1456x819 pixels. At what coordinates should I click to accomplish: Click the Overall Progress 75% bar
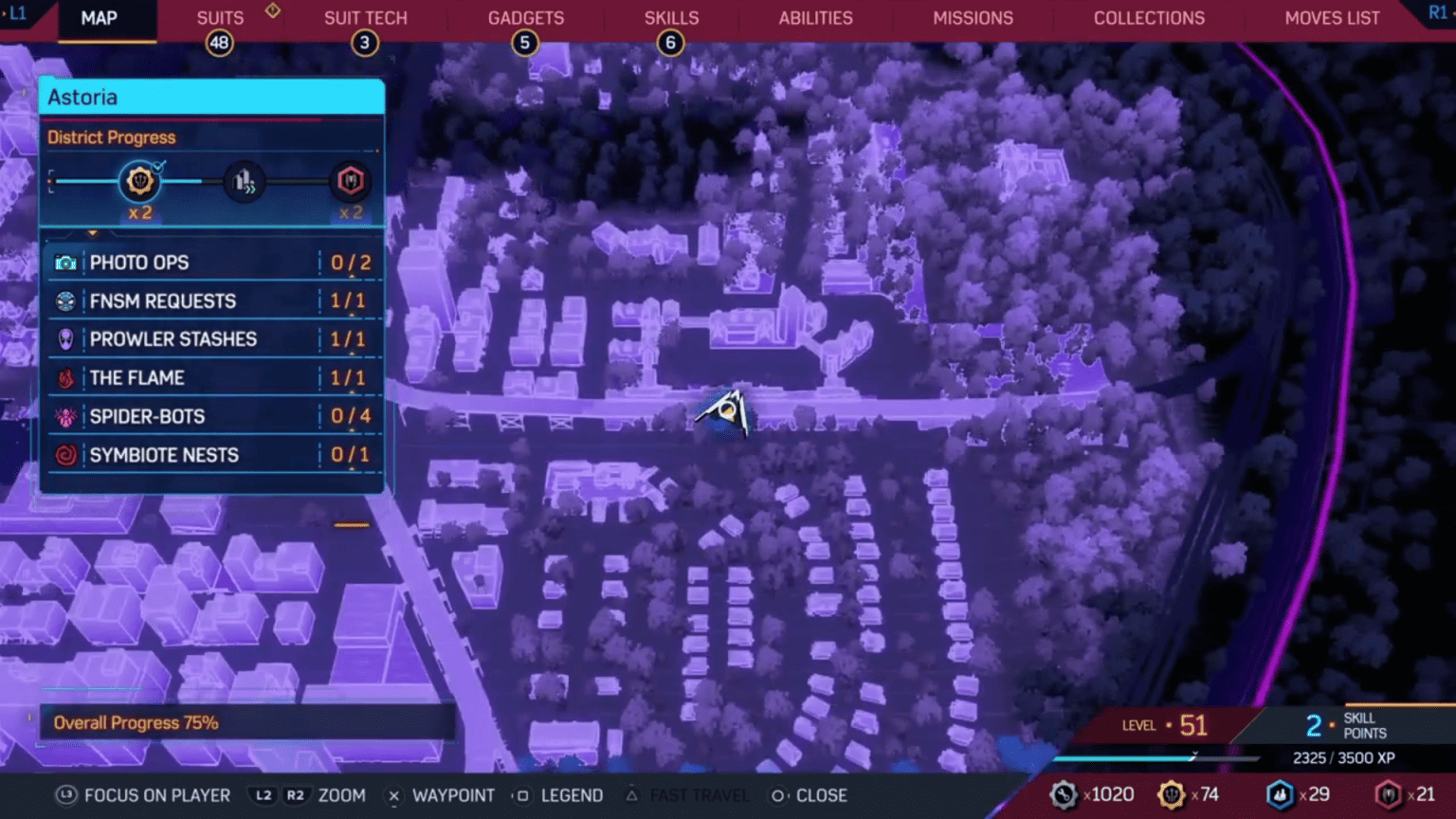click(x=246, y=723)
